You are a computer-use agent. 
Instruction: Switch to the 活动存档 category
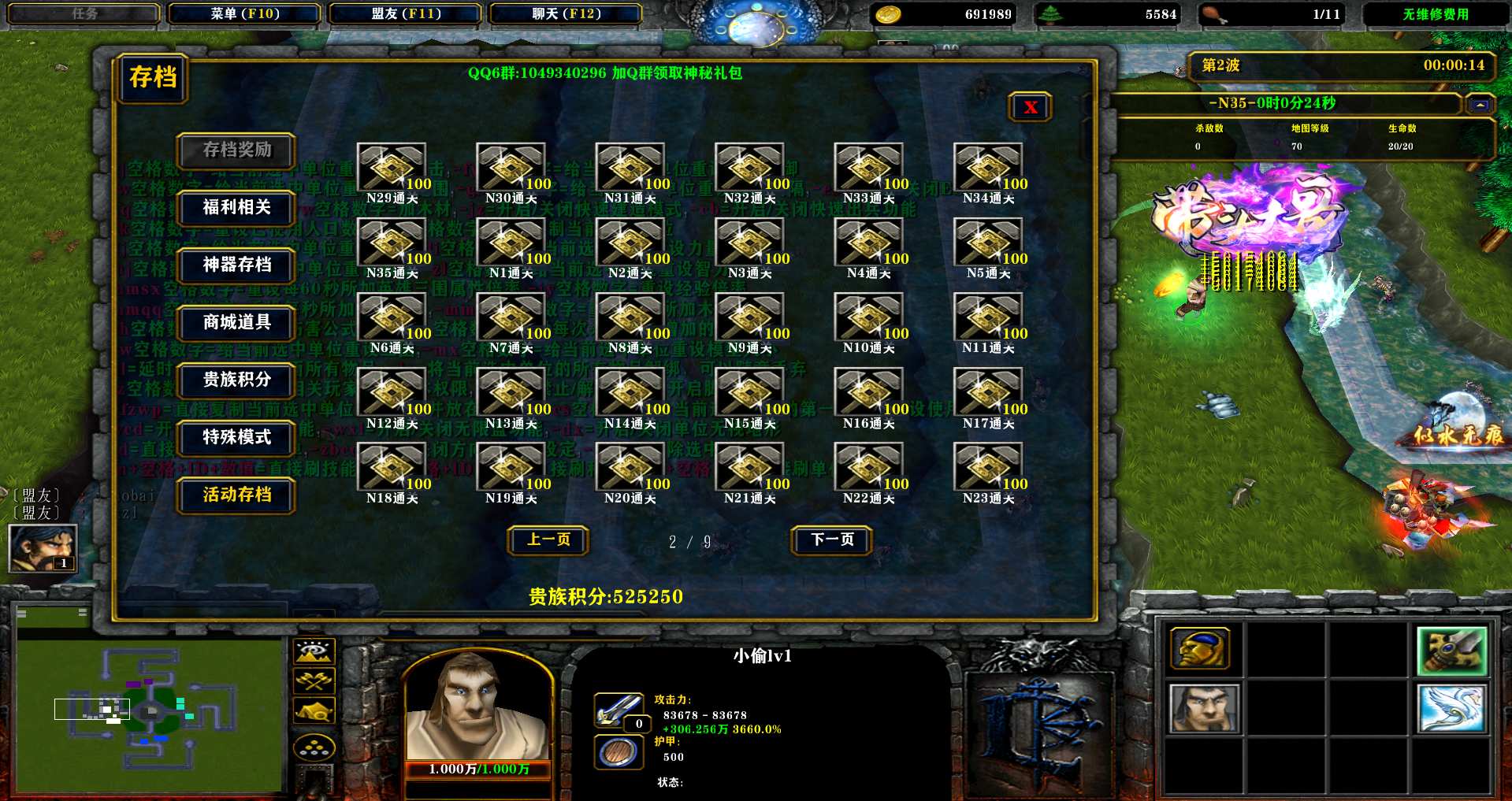236,495
